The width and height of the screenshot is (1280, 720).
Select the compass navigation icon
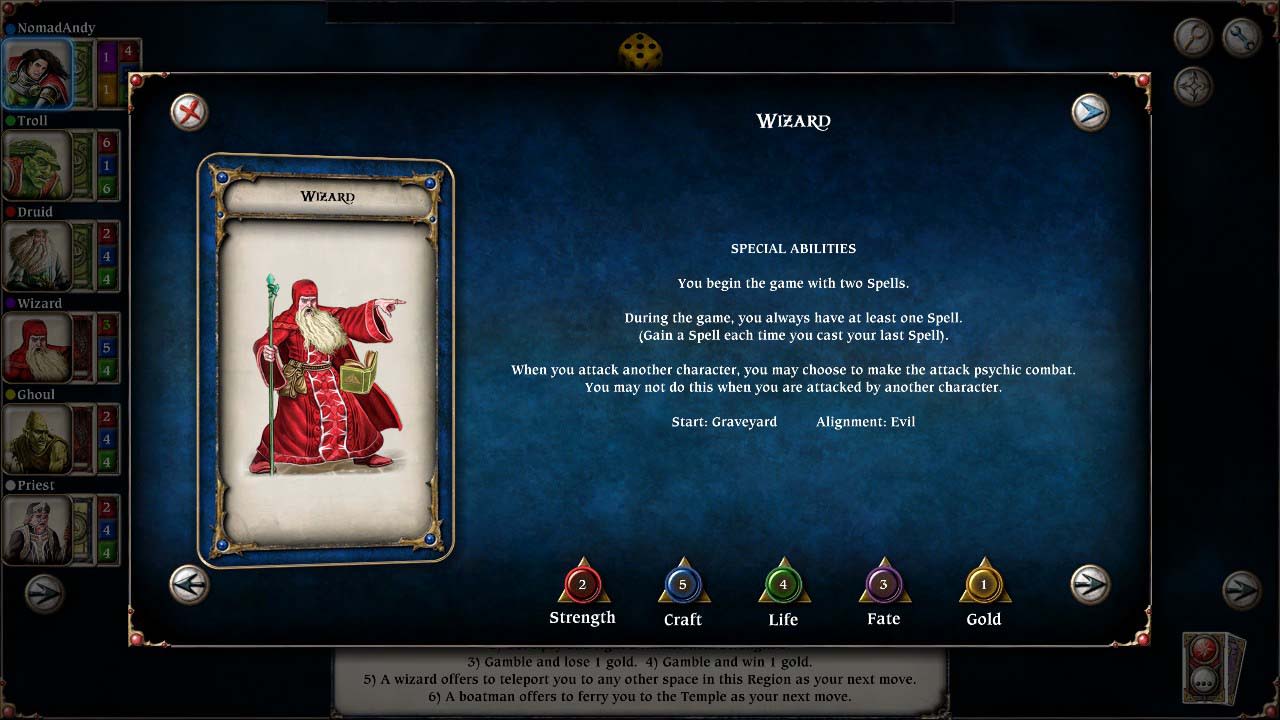1193,85
